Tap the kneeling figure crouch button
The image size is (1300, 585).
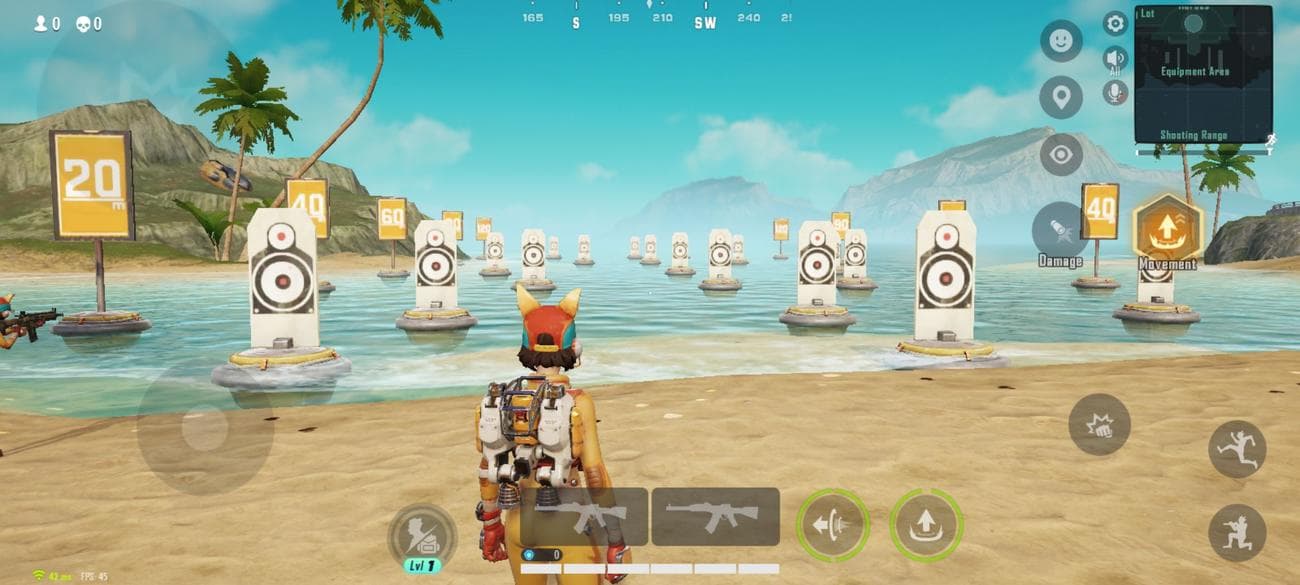coord(1237,532)
